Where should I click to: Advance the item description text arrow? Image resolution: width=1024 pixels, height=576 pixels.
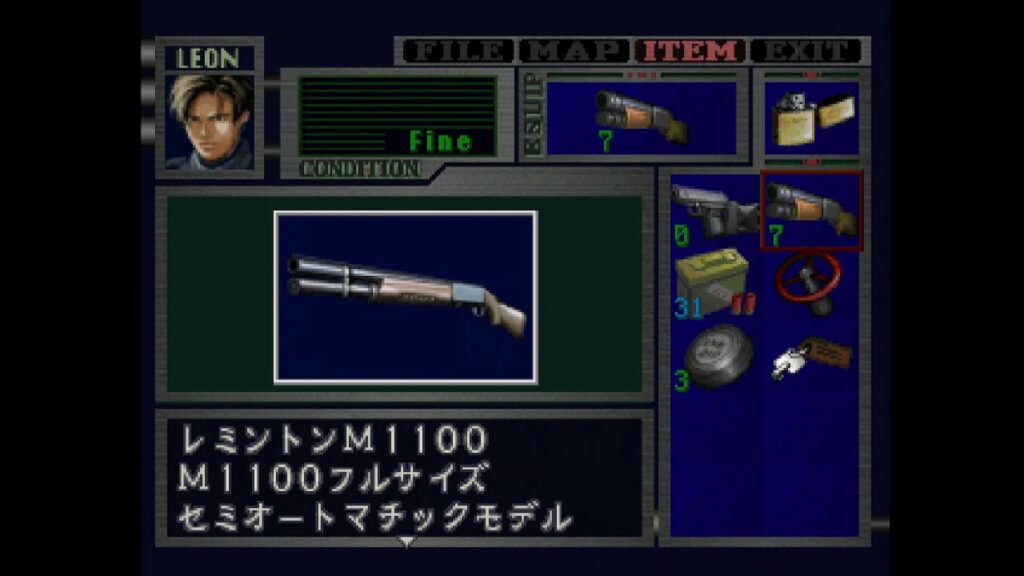click(406, 543)
